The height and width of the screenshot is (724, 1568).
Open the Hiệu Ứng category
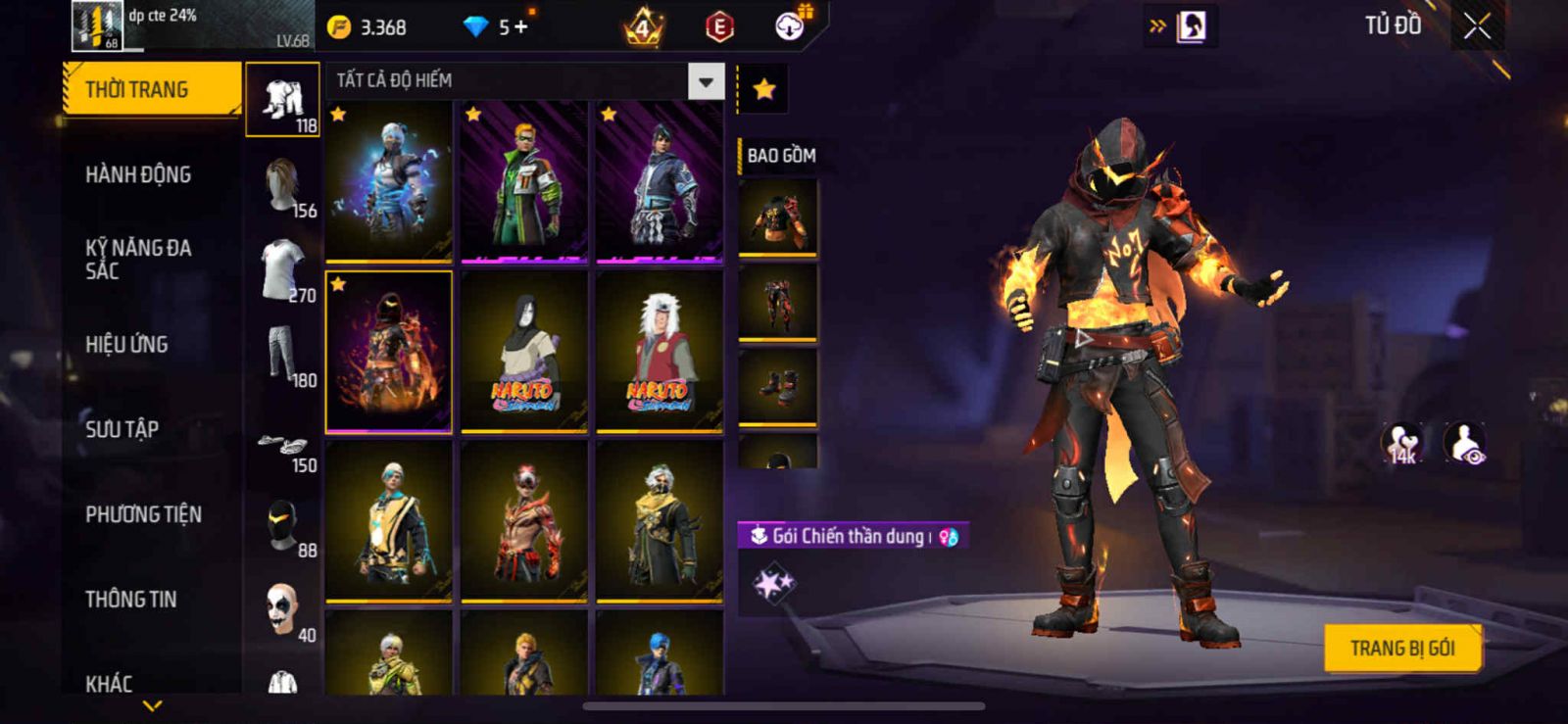pos(127,345)
